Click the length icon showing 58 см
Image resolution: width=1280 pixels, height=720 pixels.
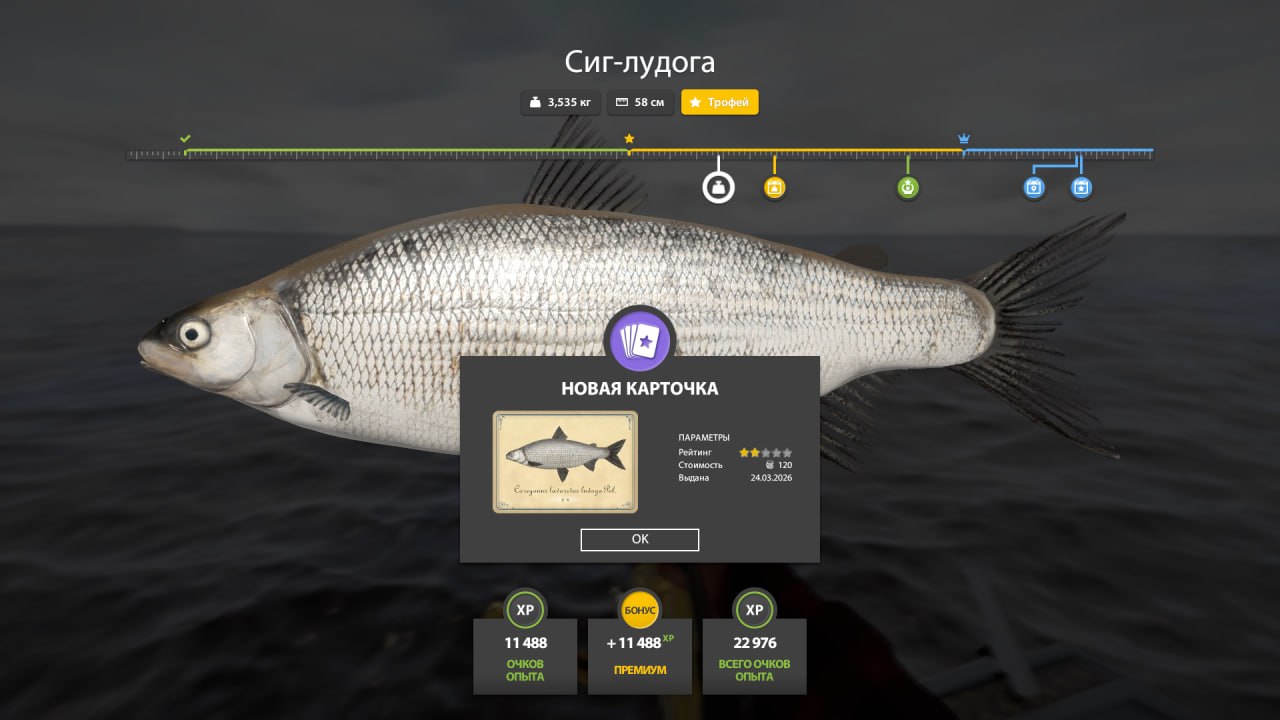[x=622, y=102]
